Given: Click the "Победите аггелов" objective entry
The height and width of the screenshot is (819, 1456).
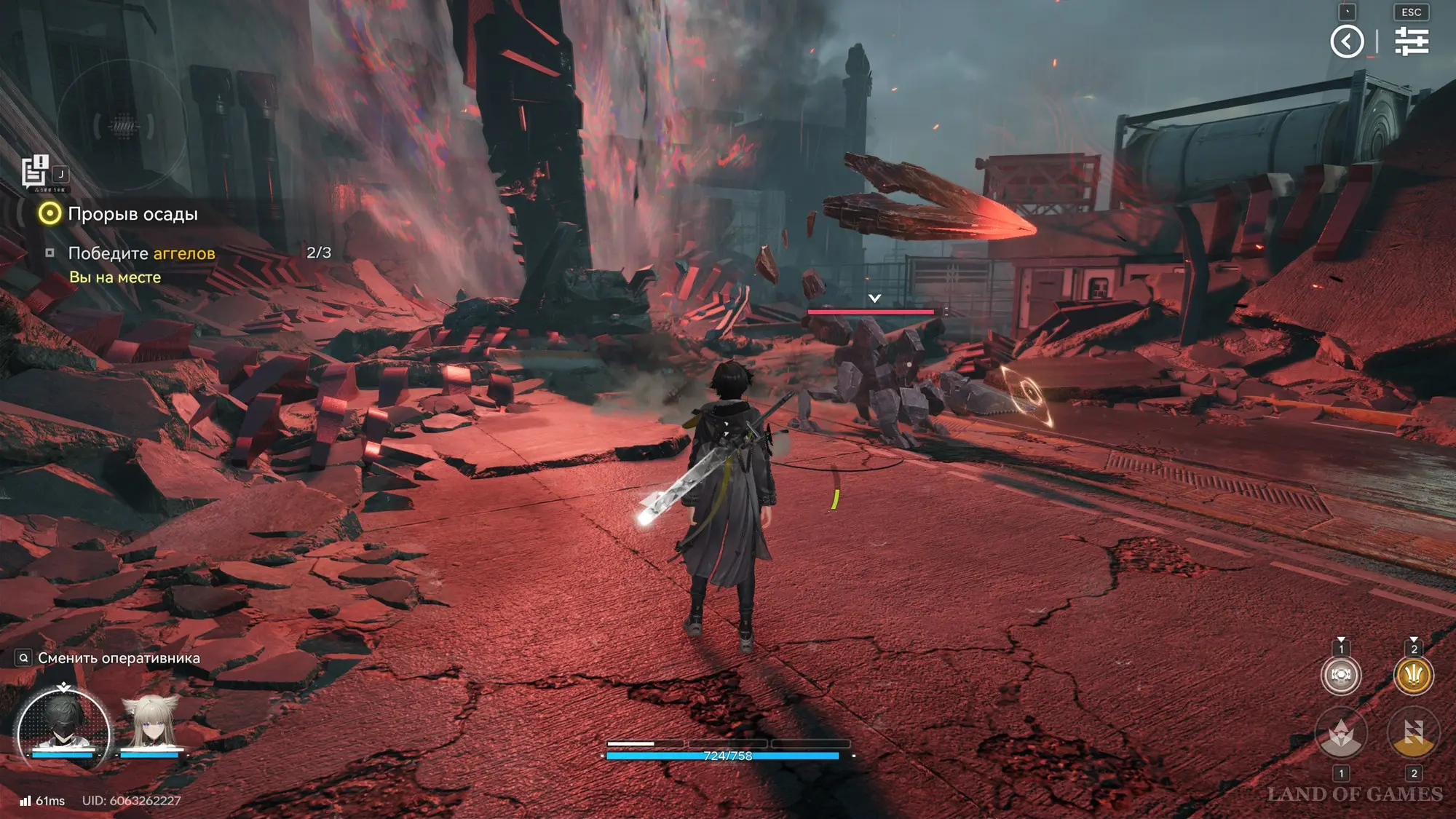Looking at the screenshot, I should click(141, 253).
